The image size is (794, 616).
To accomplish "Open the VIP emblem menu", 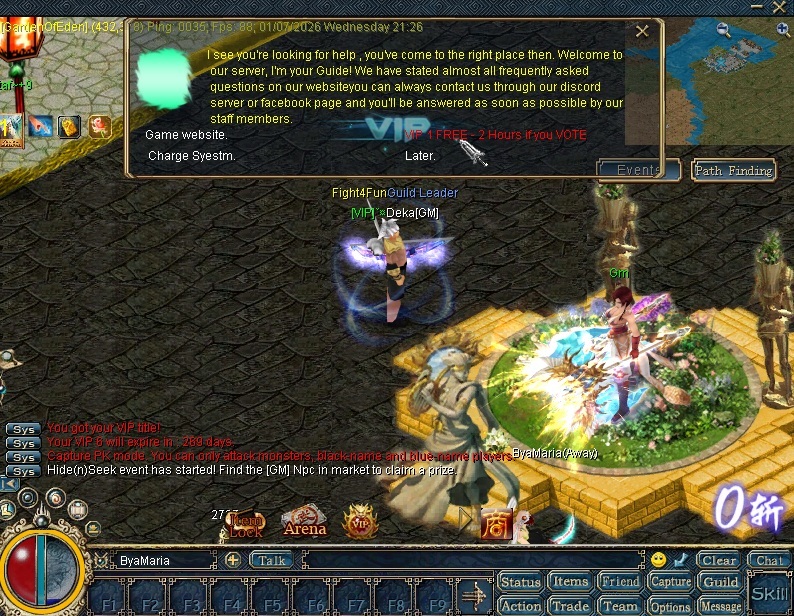I will 360,521.
